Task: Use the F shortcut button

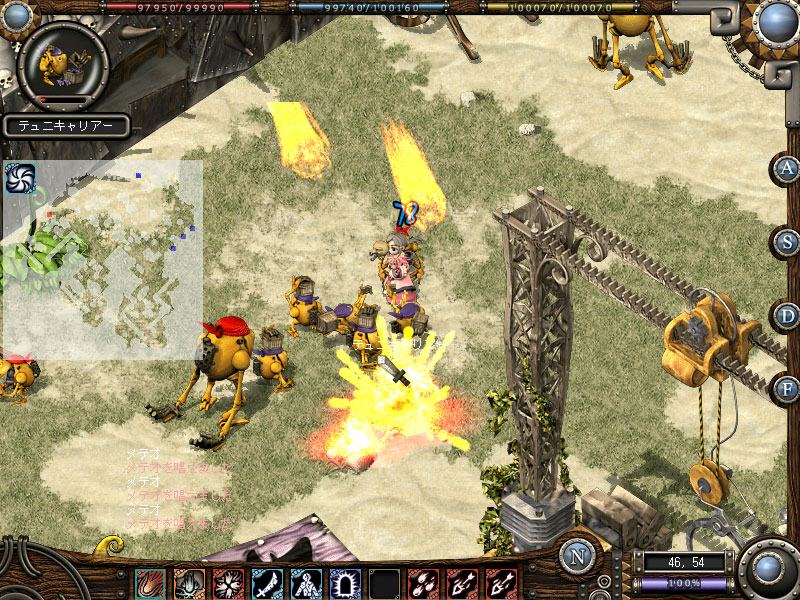Action: tap(788, 388)
